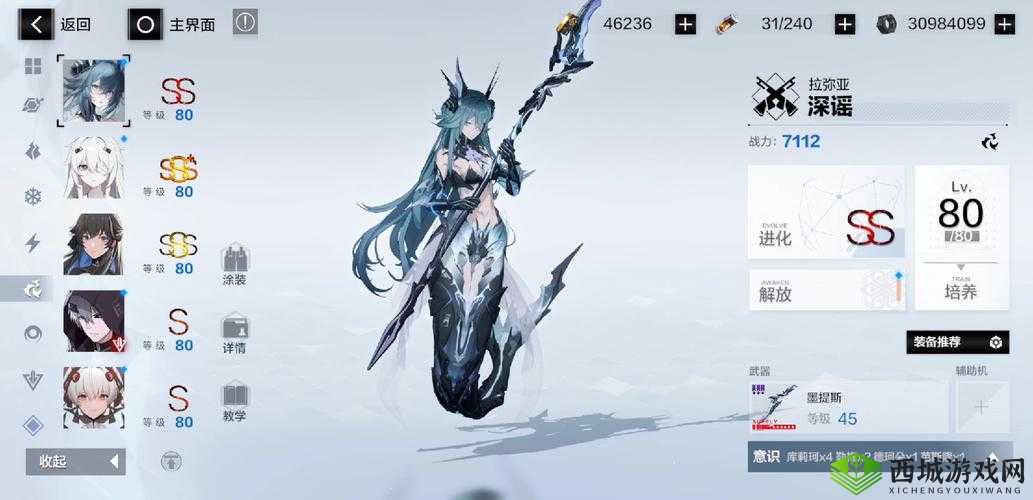Open the 装备推荐 equipment recommendations
The width and height of the screenshot is (1033, 500).
957,342
